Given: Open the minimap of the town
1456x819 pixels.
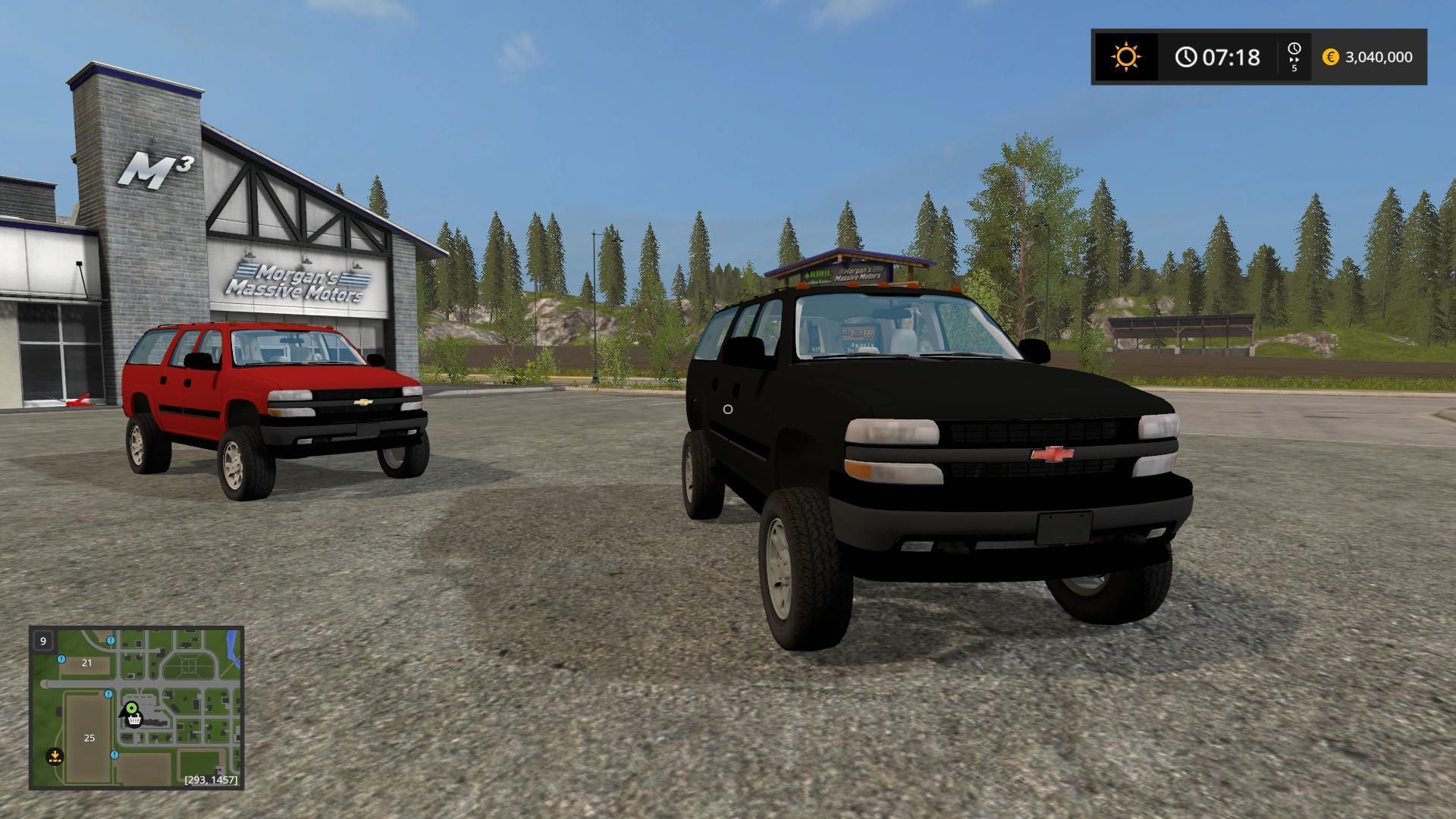Looking at the screenshot, I should tap(136, 707).
